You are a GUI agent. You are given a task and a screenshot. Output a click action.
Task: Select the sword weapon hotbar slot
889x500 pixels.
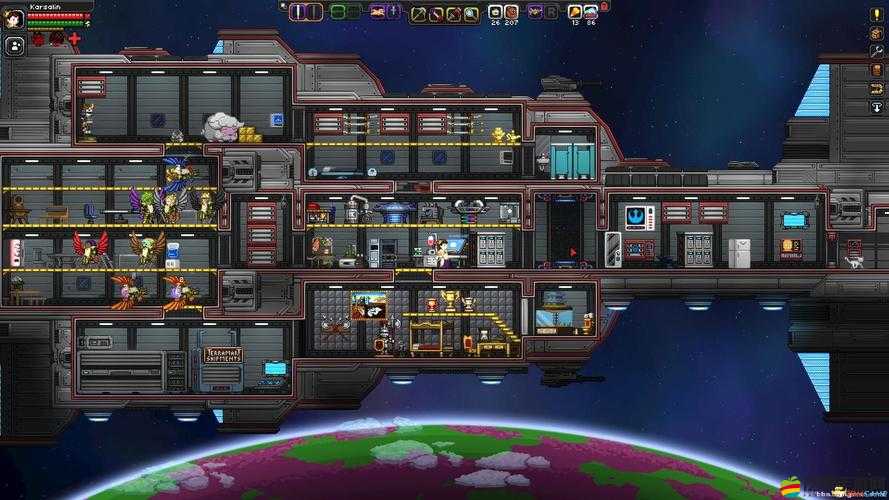tap(435, 13)
